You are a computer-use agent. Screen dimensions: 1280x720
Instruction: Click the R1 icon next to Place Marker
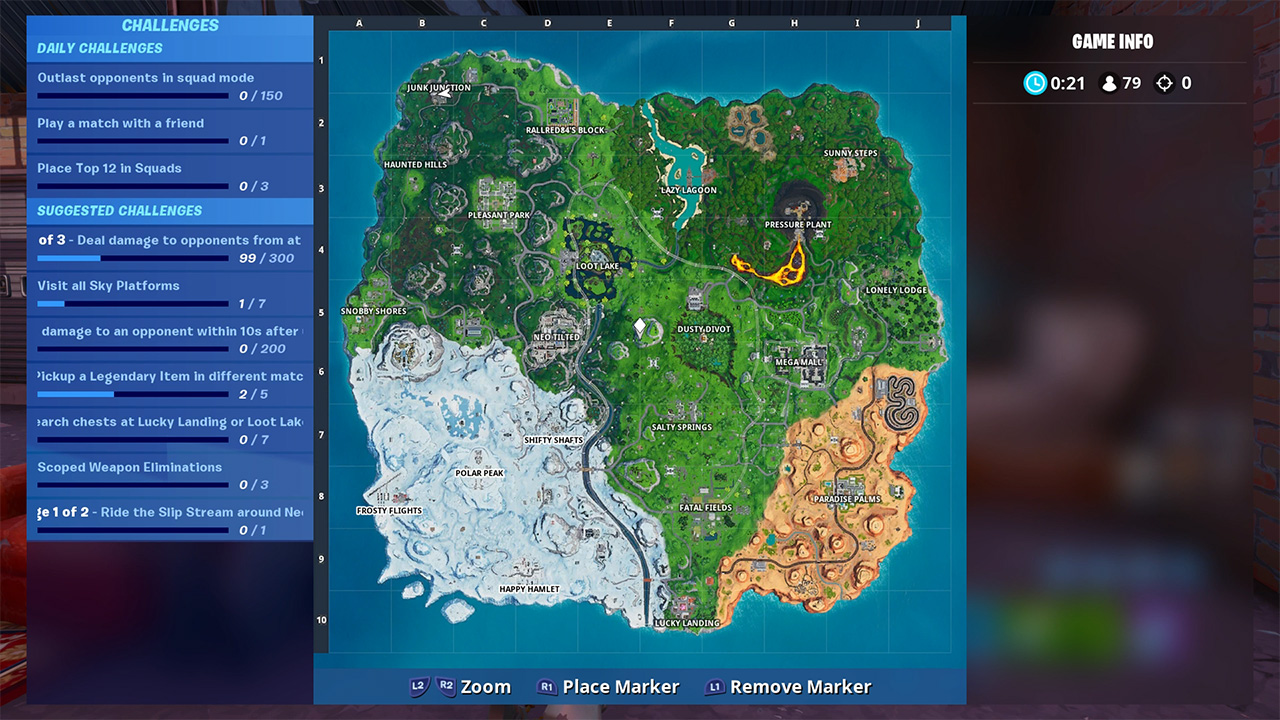click(x=546, y=687)
